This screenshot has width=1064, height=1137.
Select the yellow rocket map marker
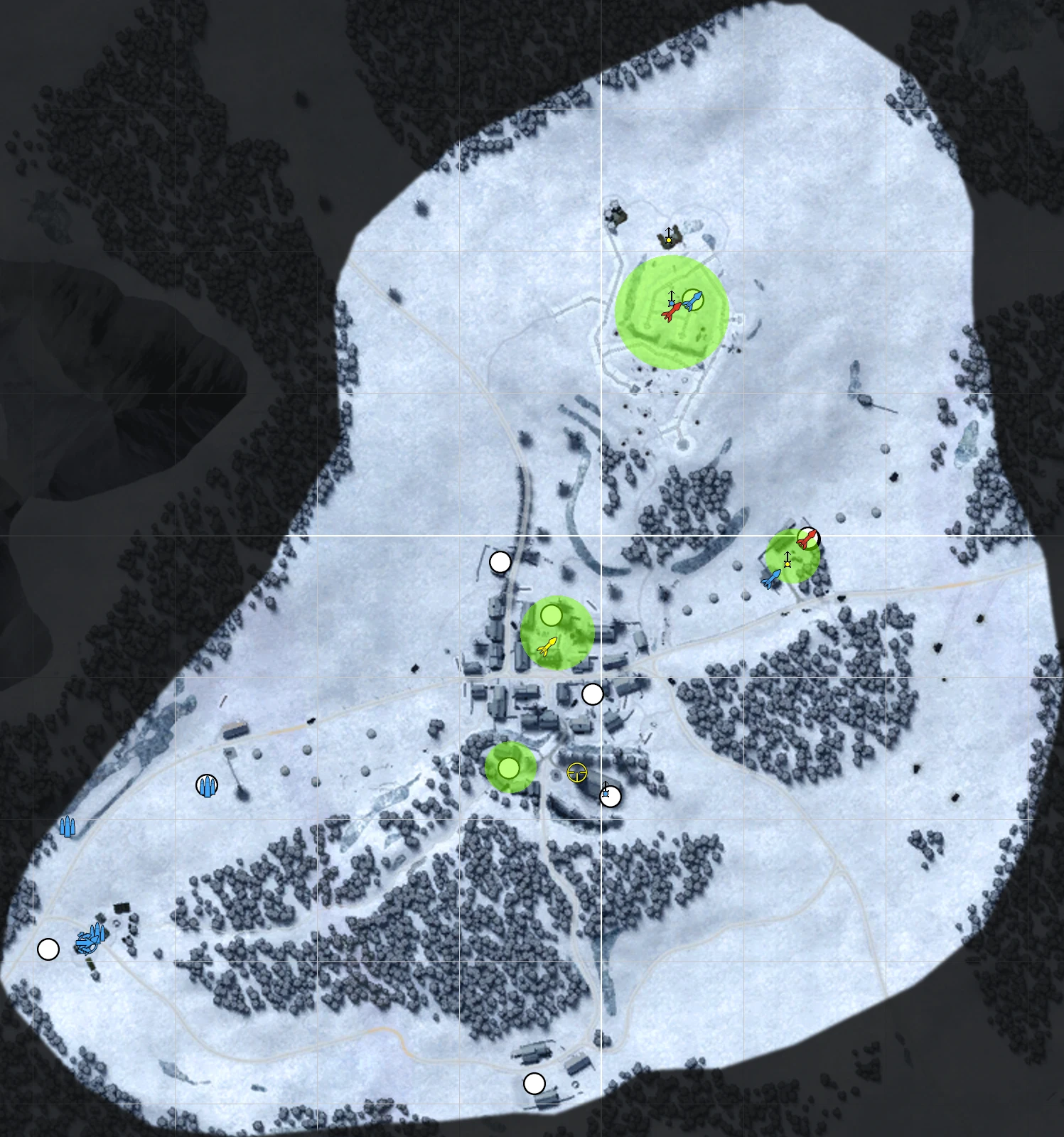coord(547,646)
